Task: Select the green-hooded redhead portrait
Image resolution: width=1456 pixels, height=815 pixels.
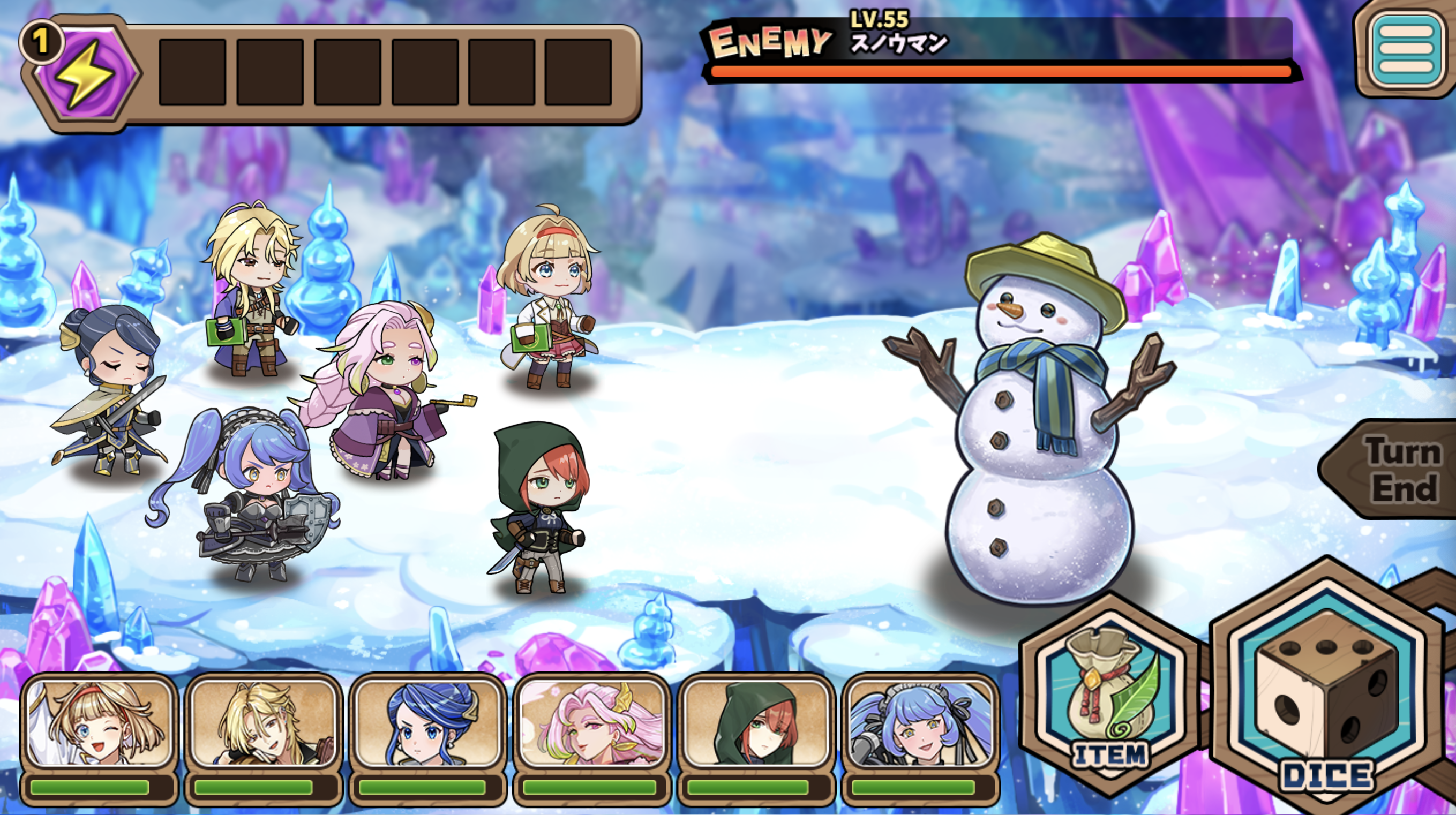Action: click(x=756, y=725)
